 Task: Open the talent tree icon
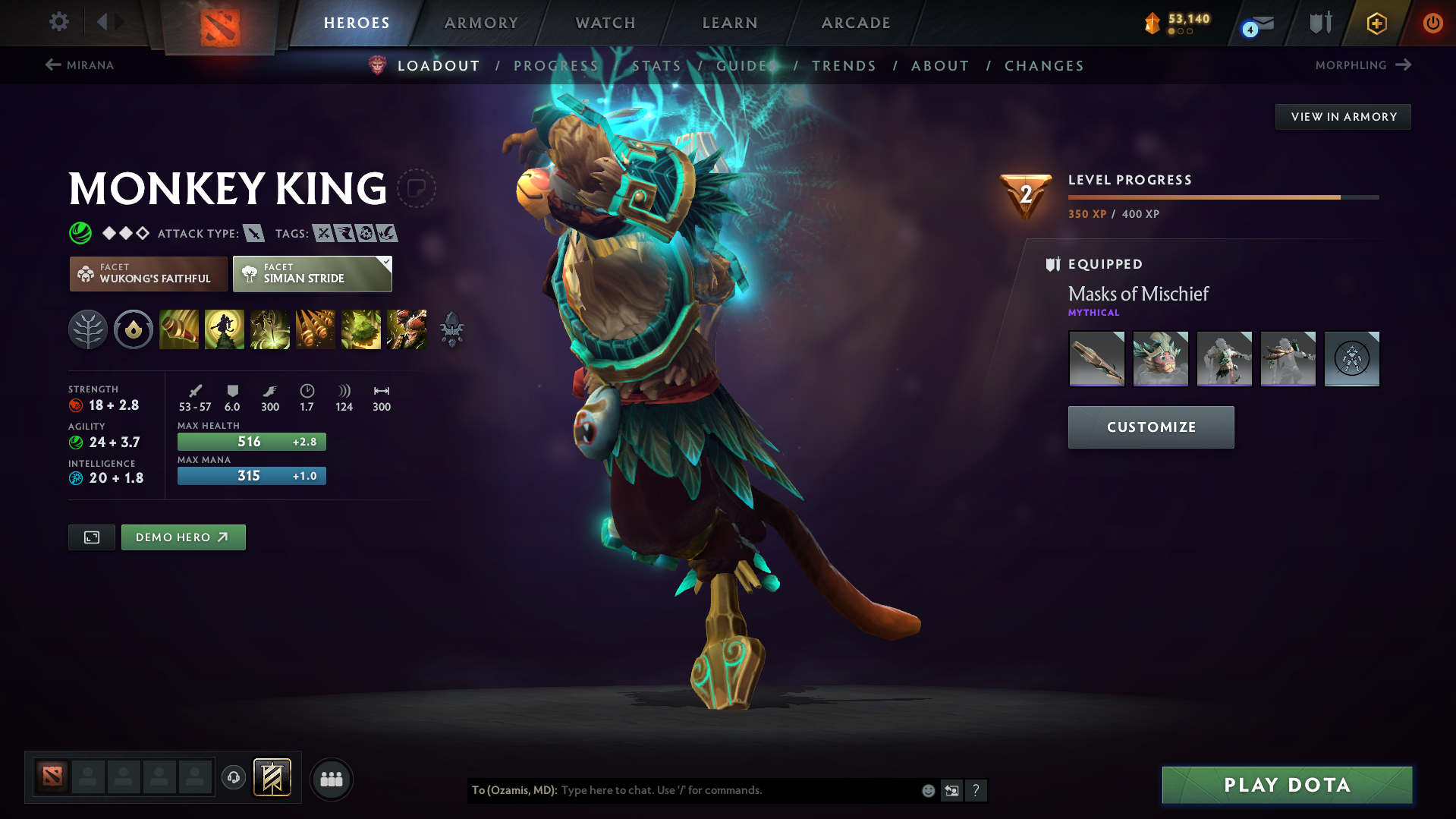click(x=88, y=329)
